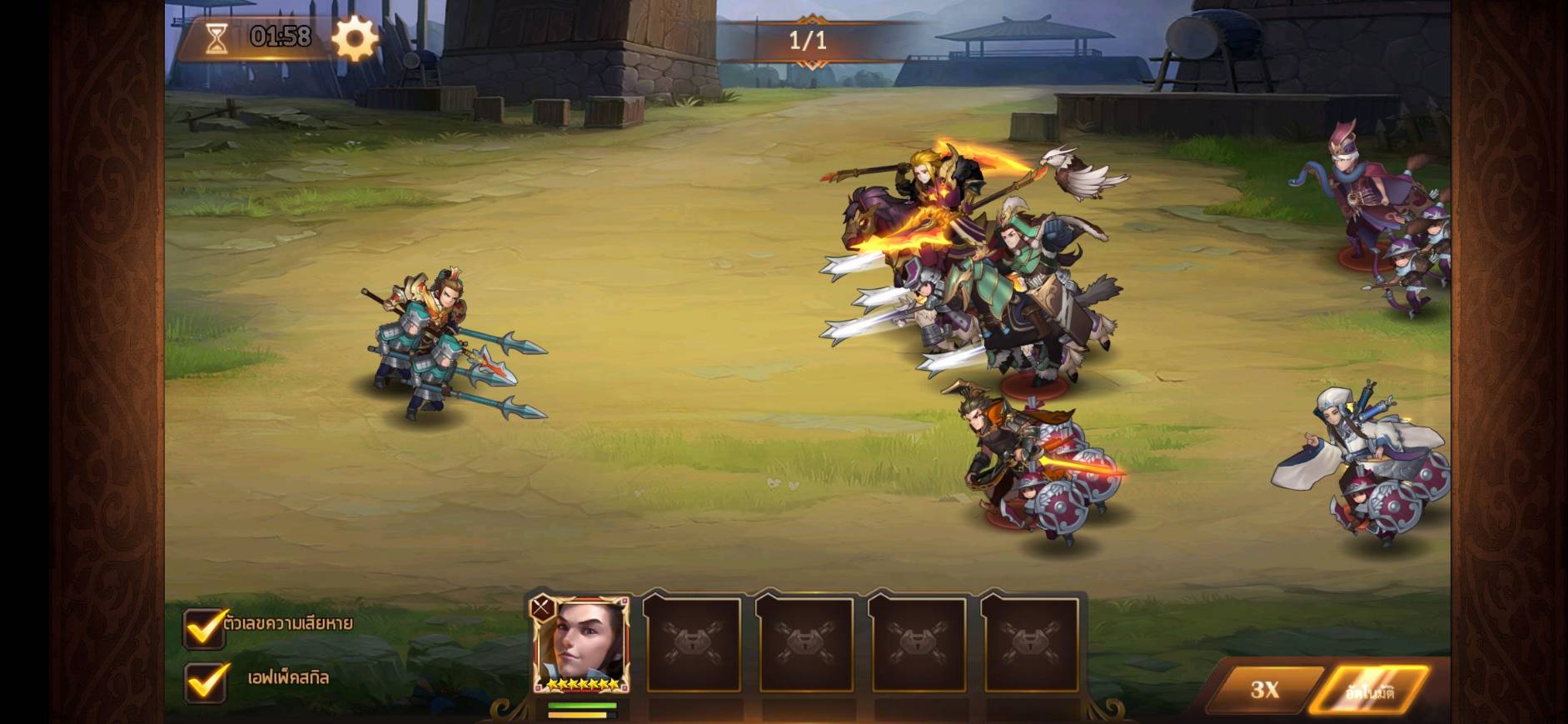Activate the hero portrait skill
1568x724 pixels.
580,644
